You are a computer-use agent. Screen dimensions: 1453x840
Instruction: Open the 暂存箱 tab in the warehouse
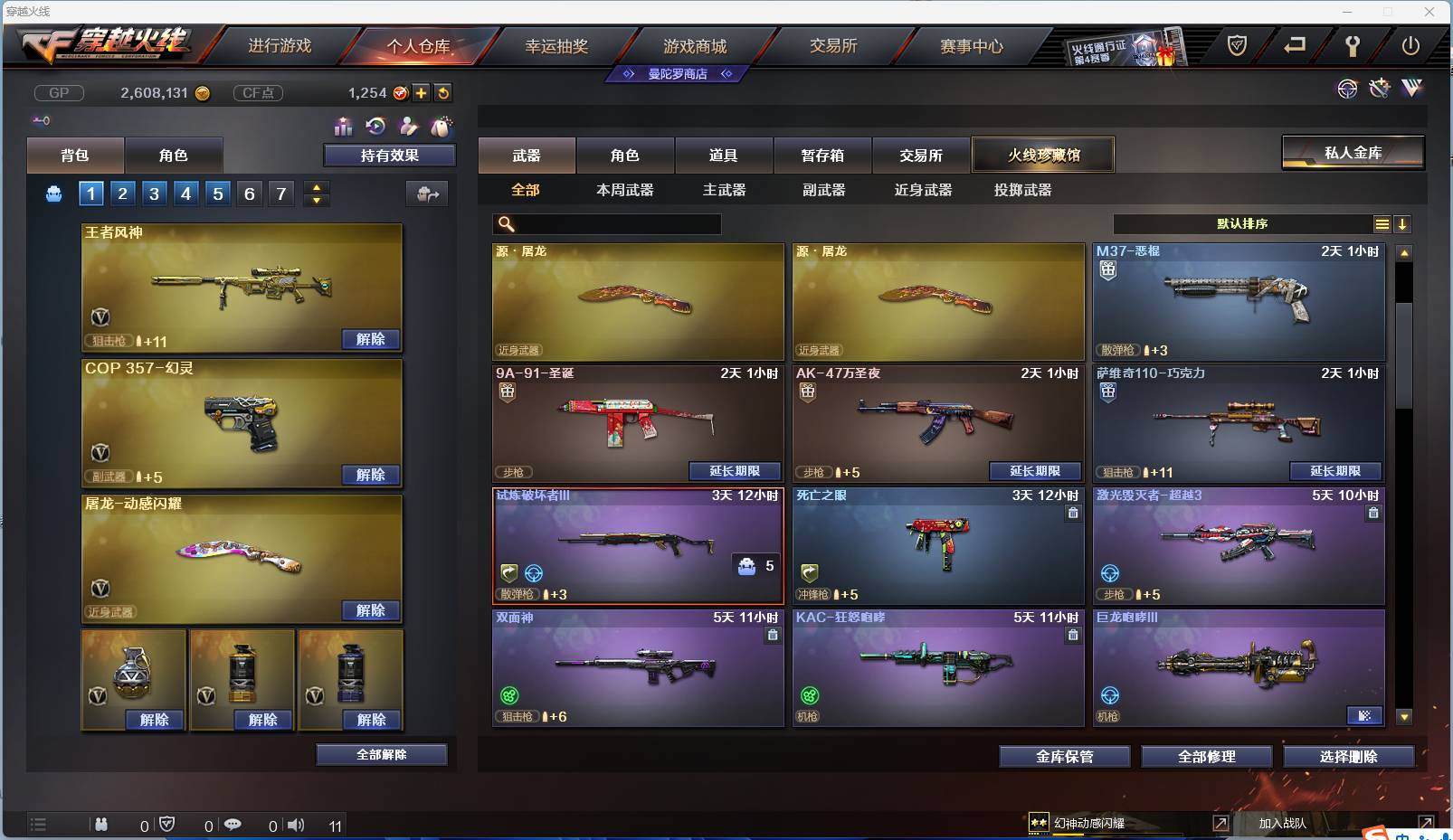pyautogui.click(x=821, y=155)
